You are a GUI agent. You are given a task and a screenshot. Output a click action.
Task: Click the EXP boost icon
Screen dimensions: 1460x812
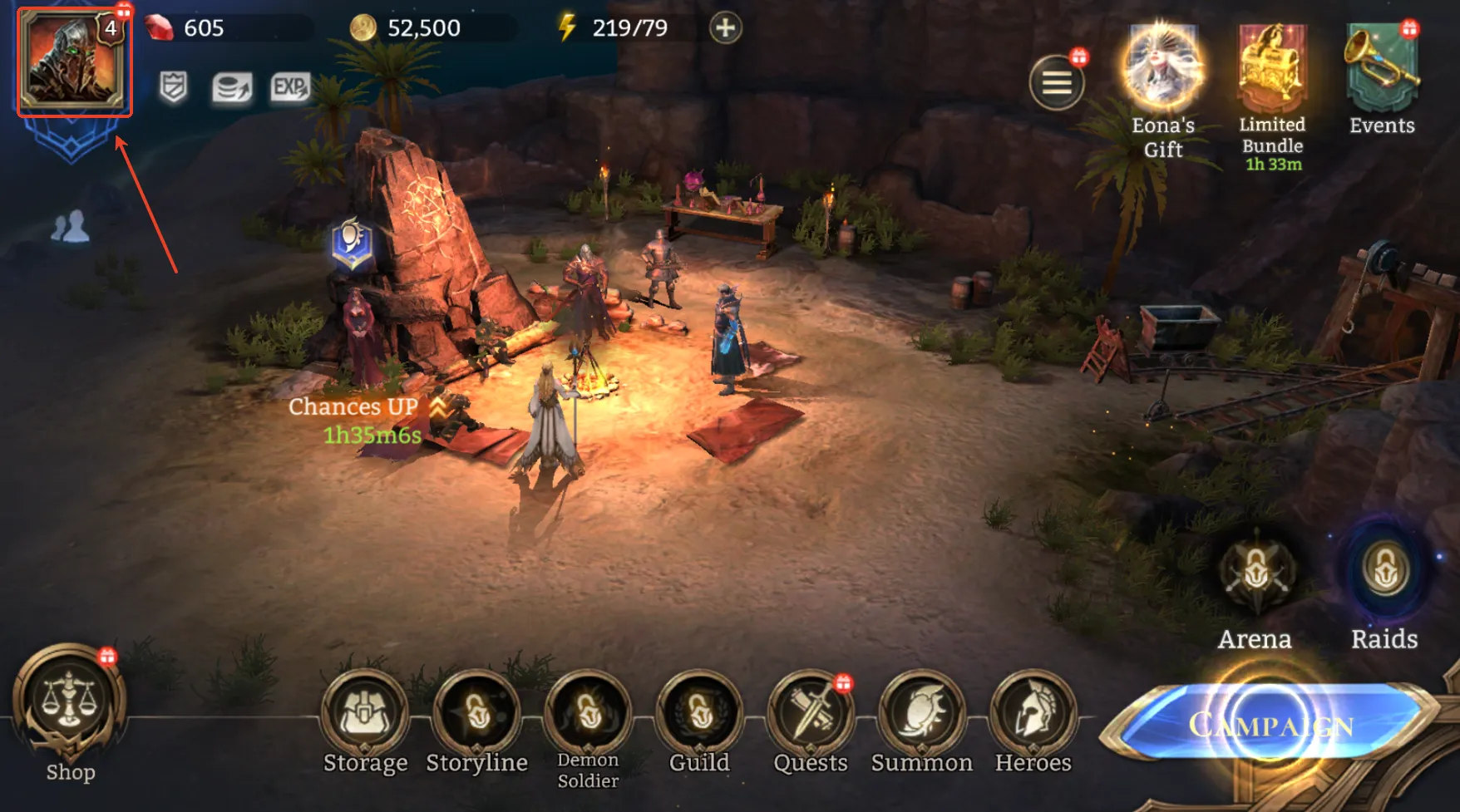[x=289, y=86]
